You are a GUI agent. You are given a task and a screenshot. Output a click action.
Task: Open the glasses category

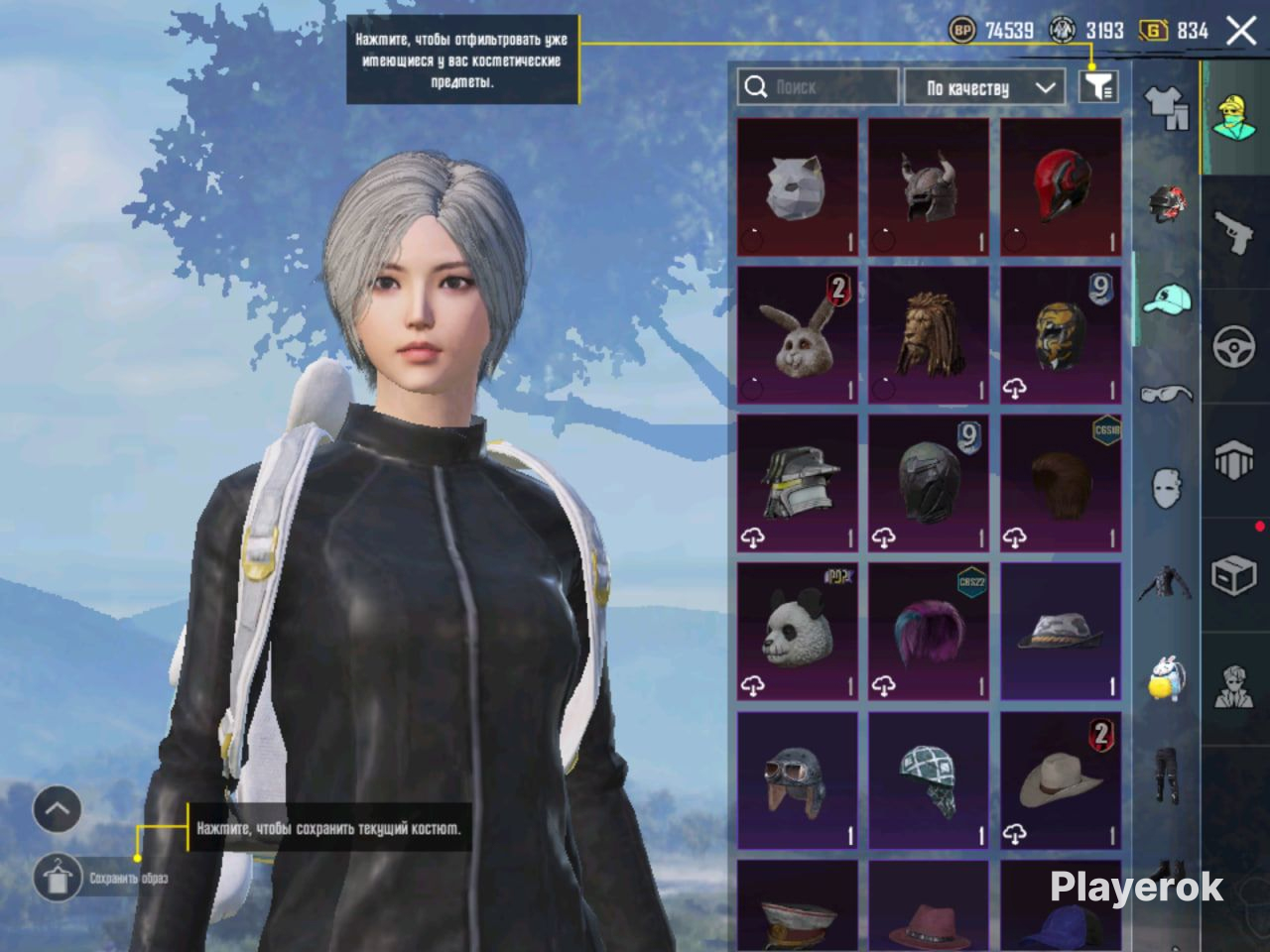1167,394
